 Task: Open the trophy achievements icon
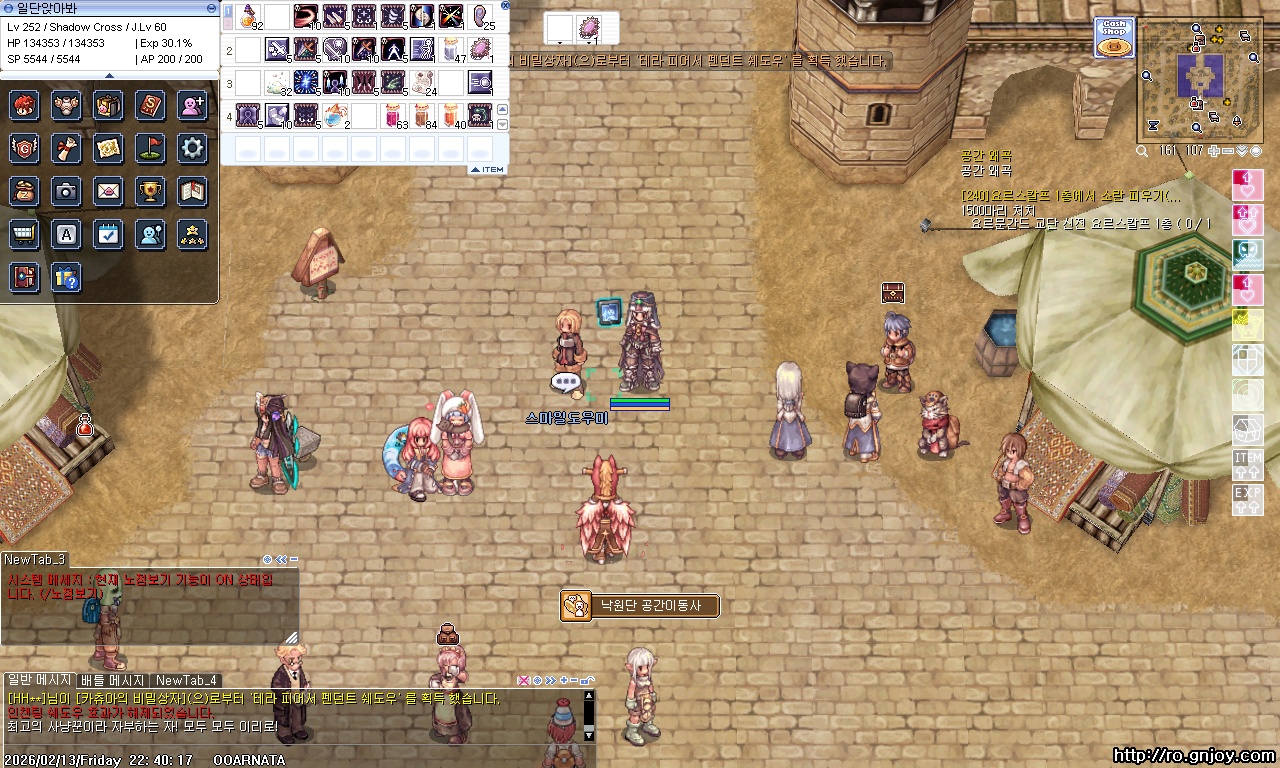(x=150, y=190)
